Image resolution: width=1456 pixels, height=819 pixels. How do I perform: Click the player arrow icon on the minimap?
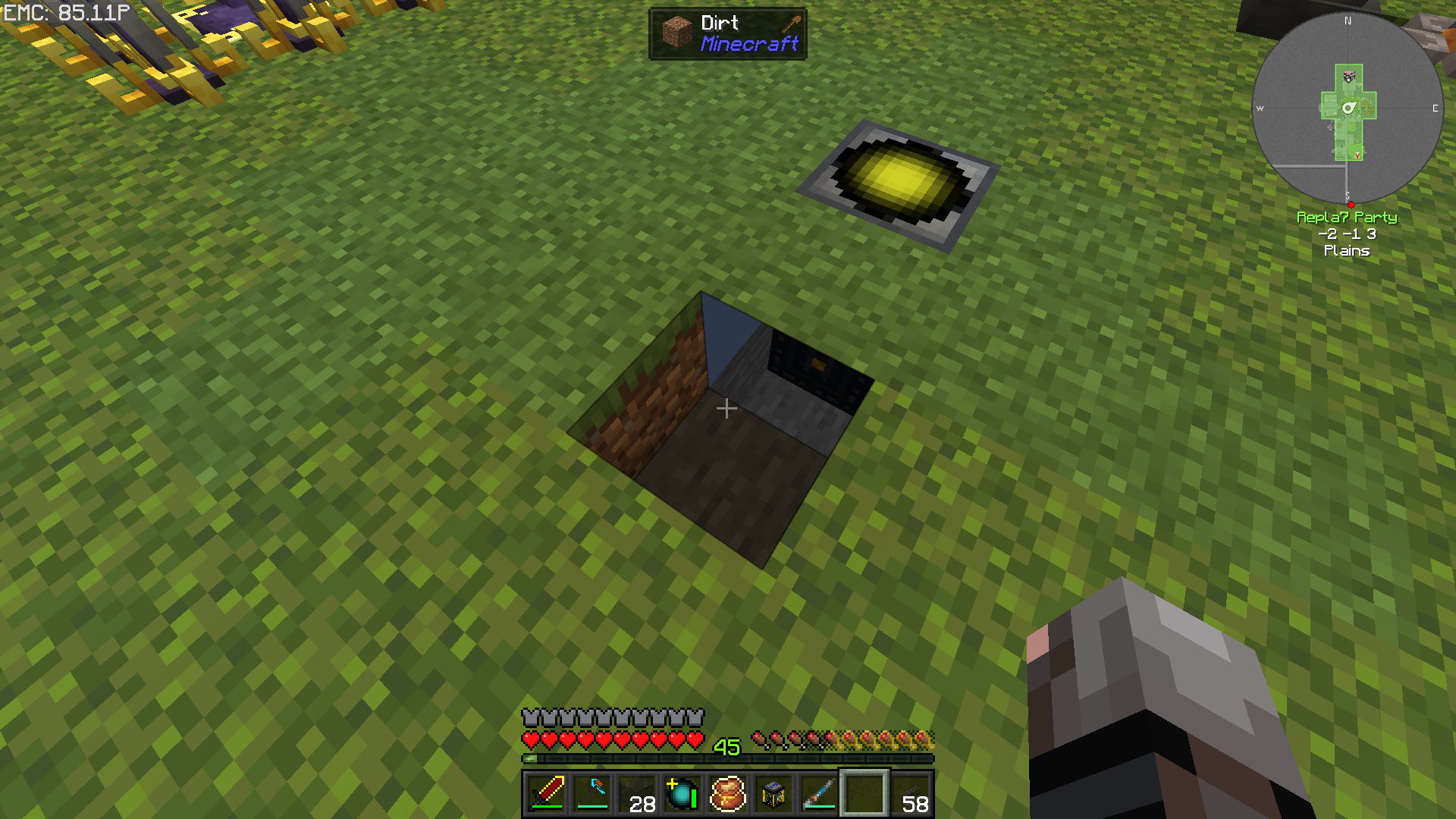tap(1349, 108)
